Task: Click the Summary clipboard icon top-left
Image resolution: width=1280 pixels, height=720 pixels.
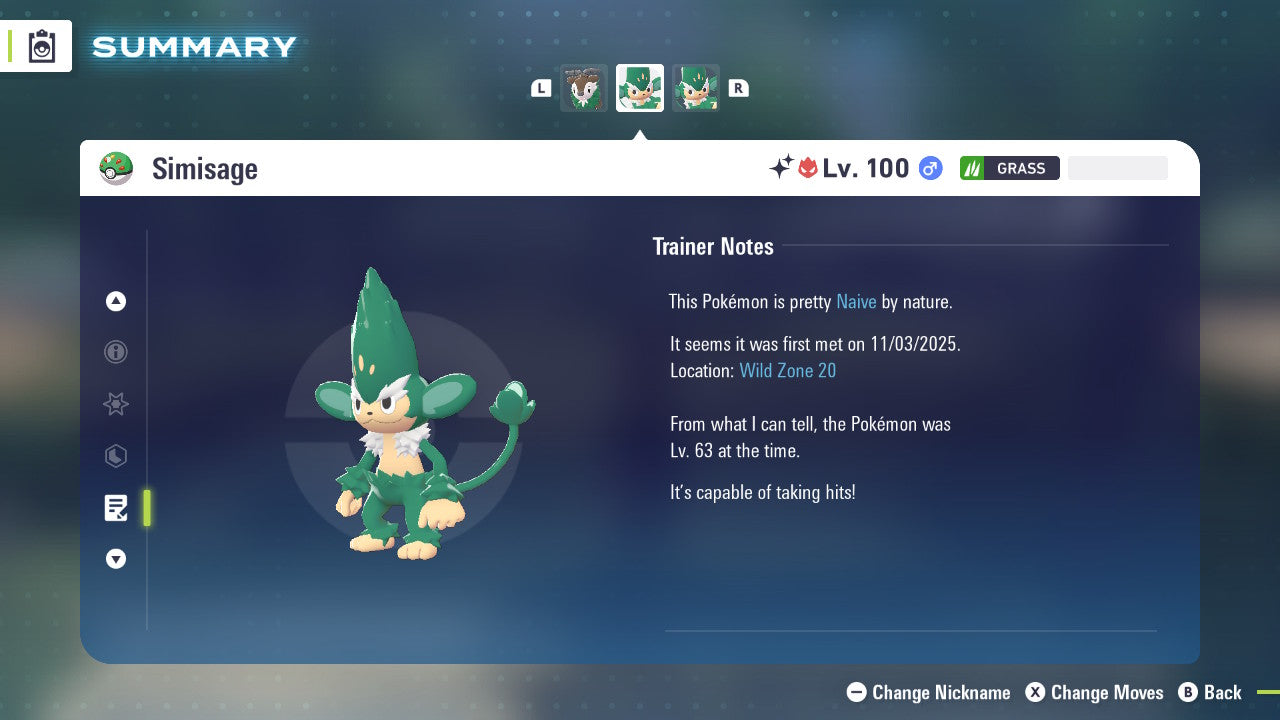Action: [41, 45]
